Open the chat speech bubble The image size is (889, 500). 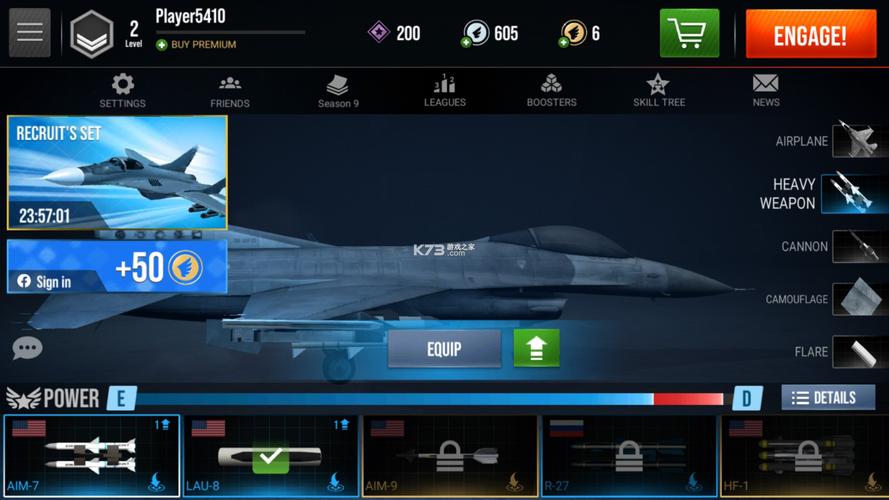tap(27, 348)
